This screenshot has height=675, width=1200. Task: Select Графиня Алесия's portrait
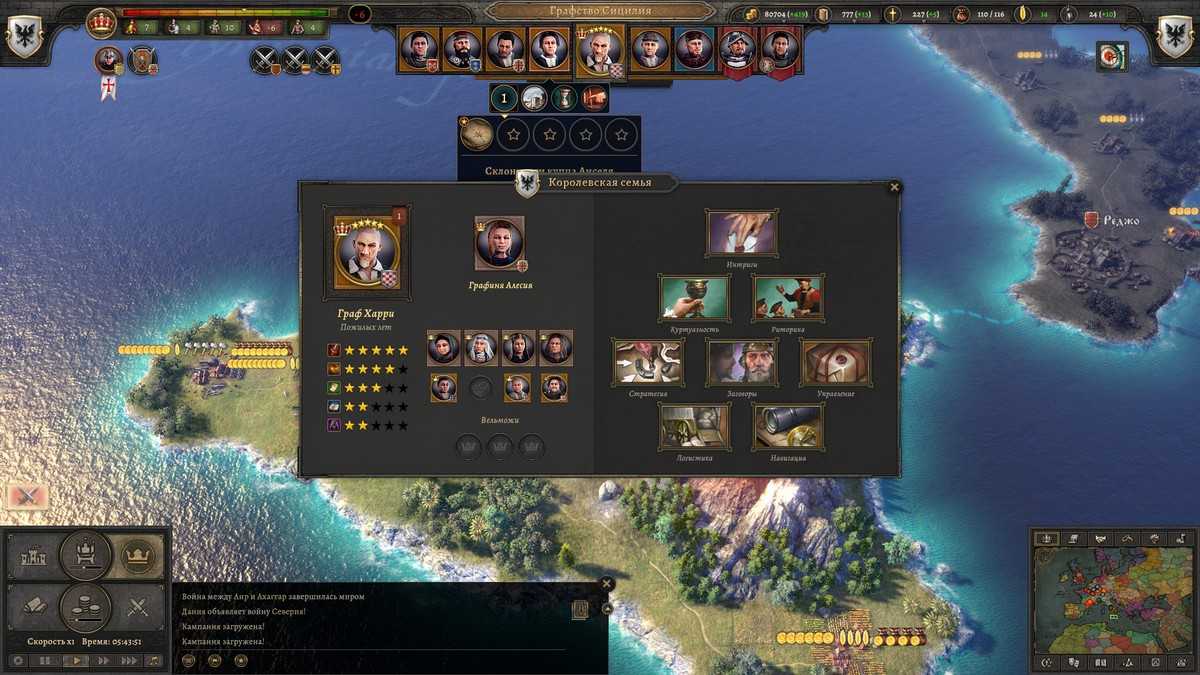[x=499, y=244]
